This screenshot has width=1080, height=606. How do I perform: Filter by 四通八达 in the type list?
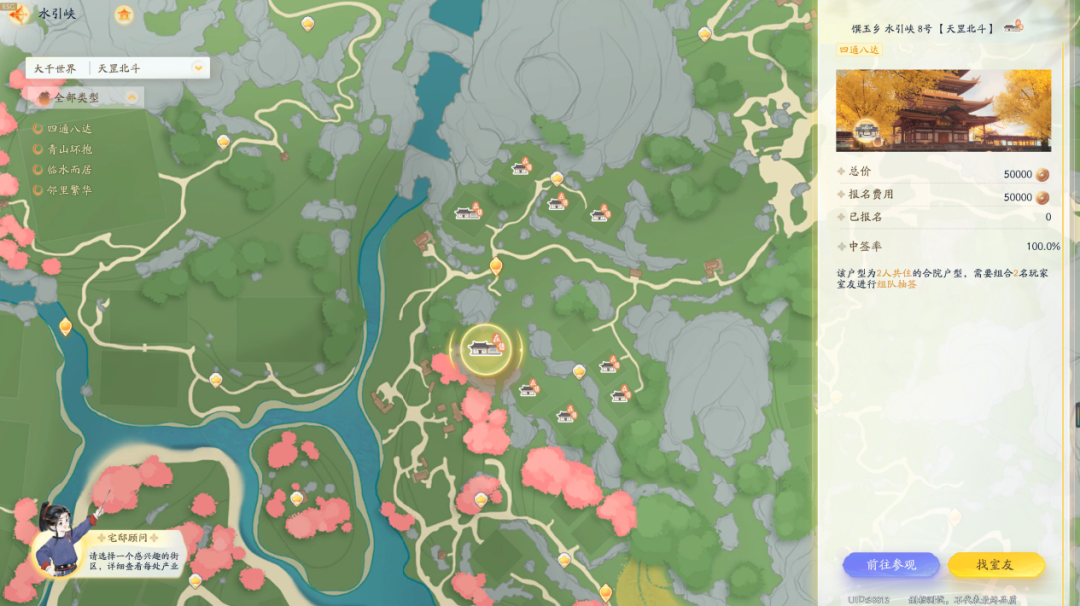[68, 128]
